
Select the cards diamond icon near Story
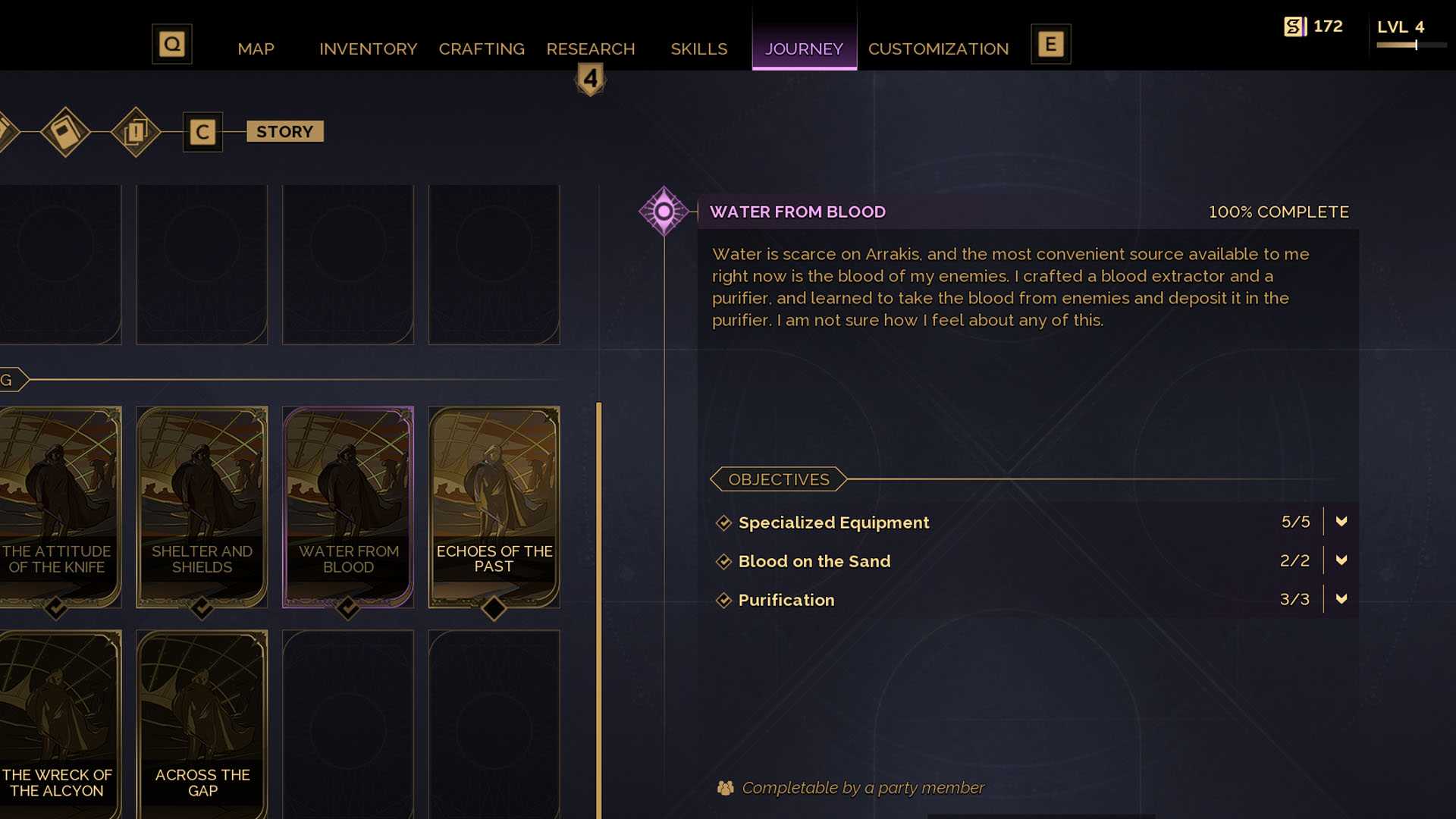(x=135, y=131)
